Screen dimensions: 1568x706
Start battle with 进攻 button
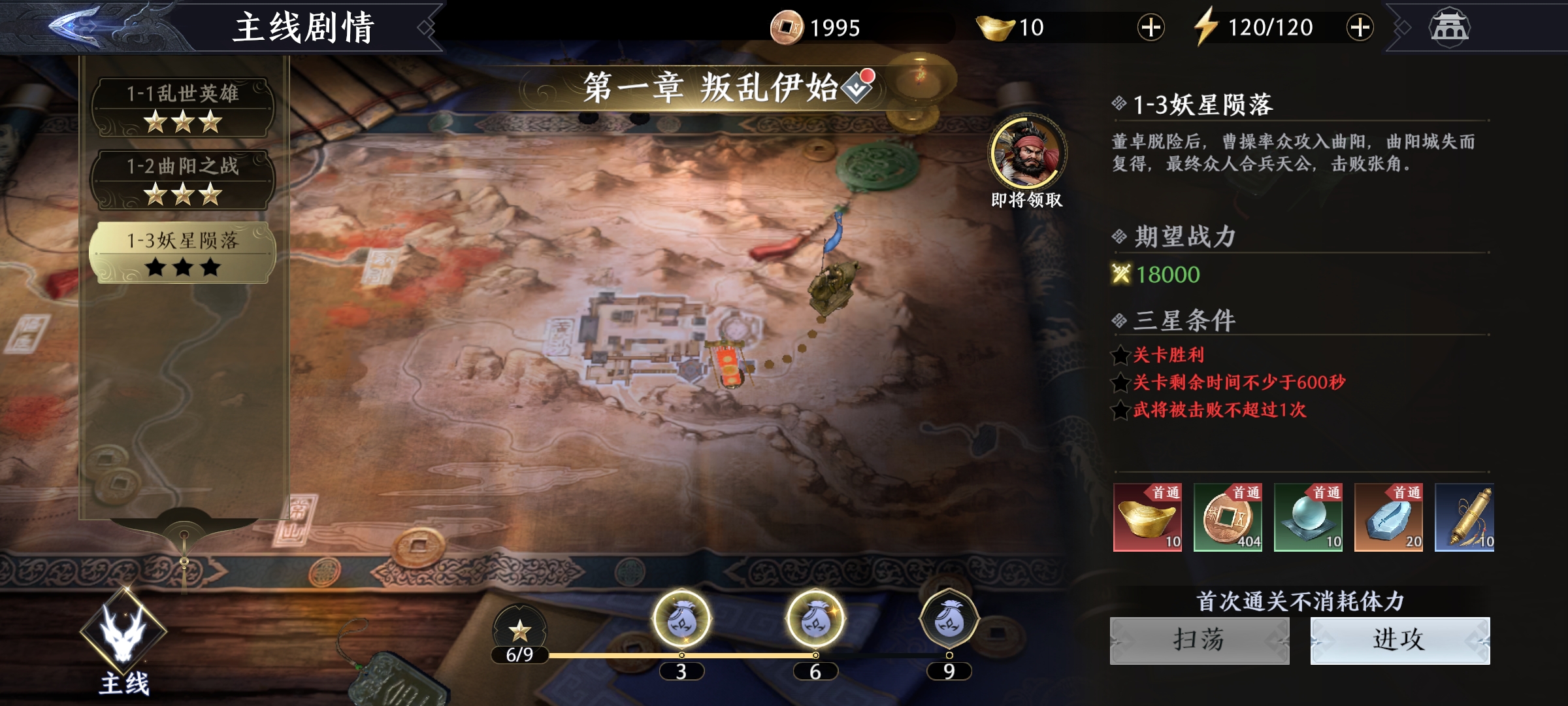[1399, 641]
